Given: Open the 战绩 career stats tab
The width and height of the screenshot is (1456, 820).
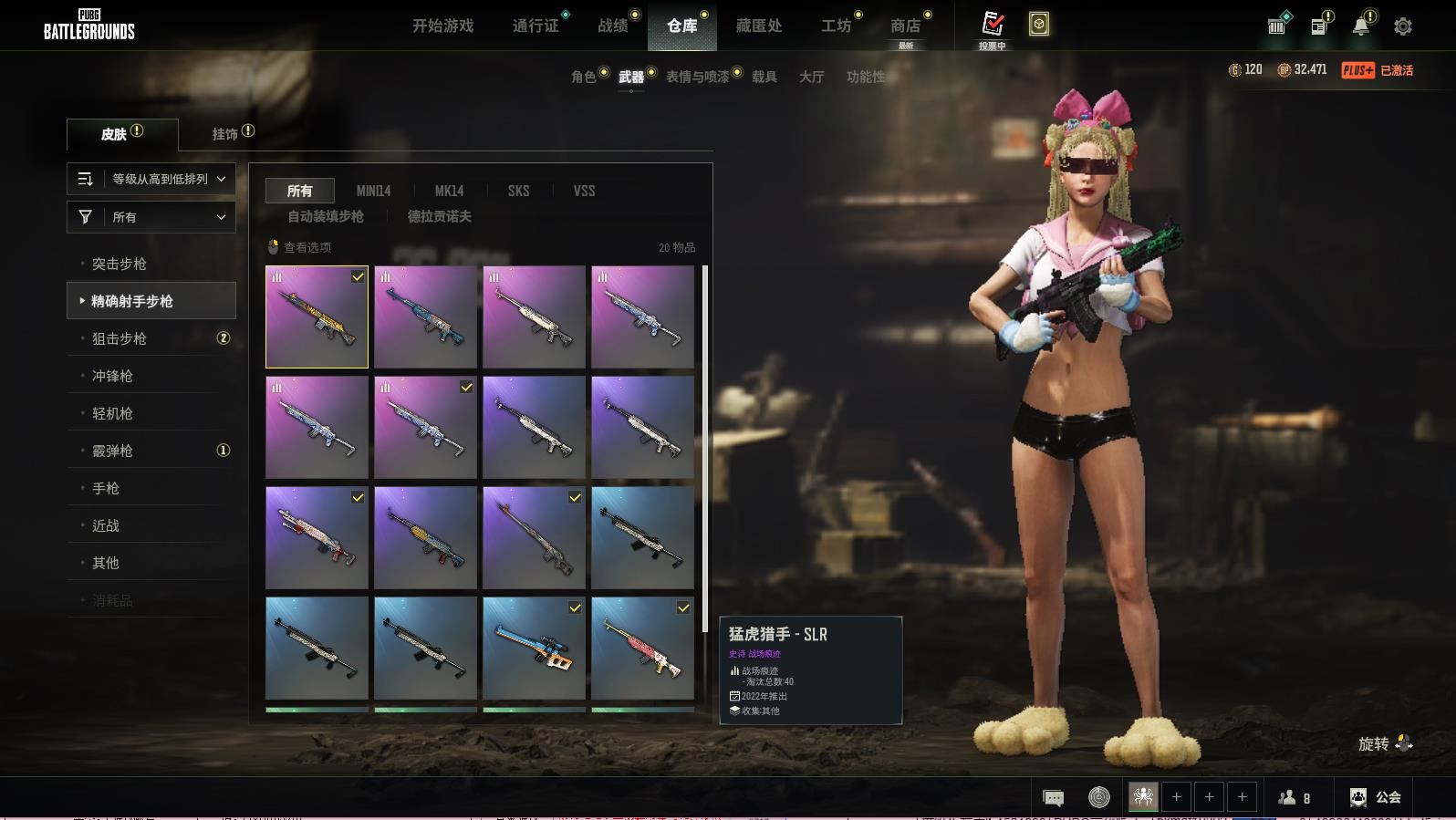Looking at the screenshot, I should tap(613, 26).
